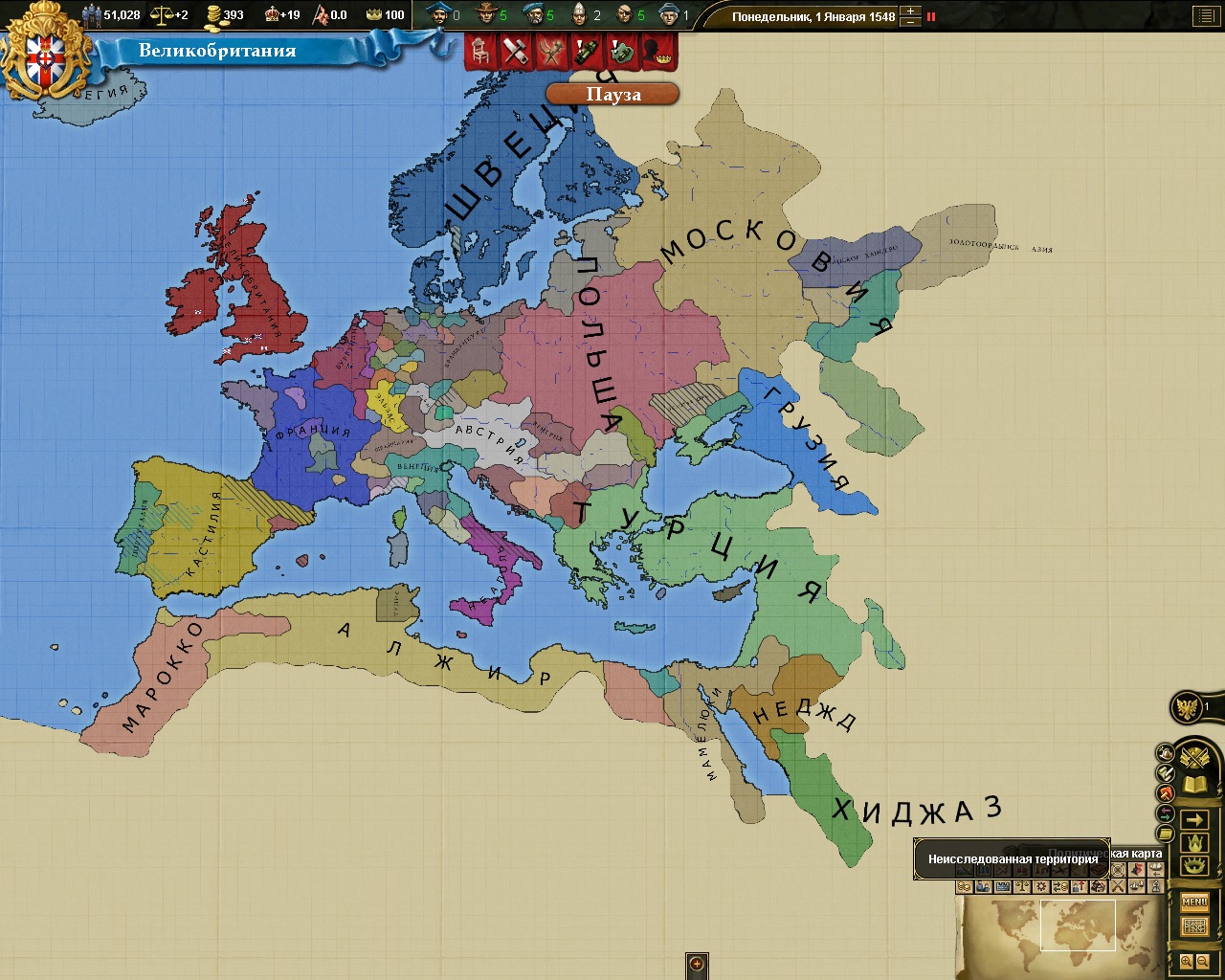Click the golden eagle emblem above the right panel

coord(1187,704)
